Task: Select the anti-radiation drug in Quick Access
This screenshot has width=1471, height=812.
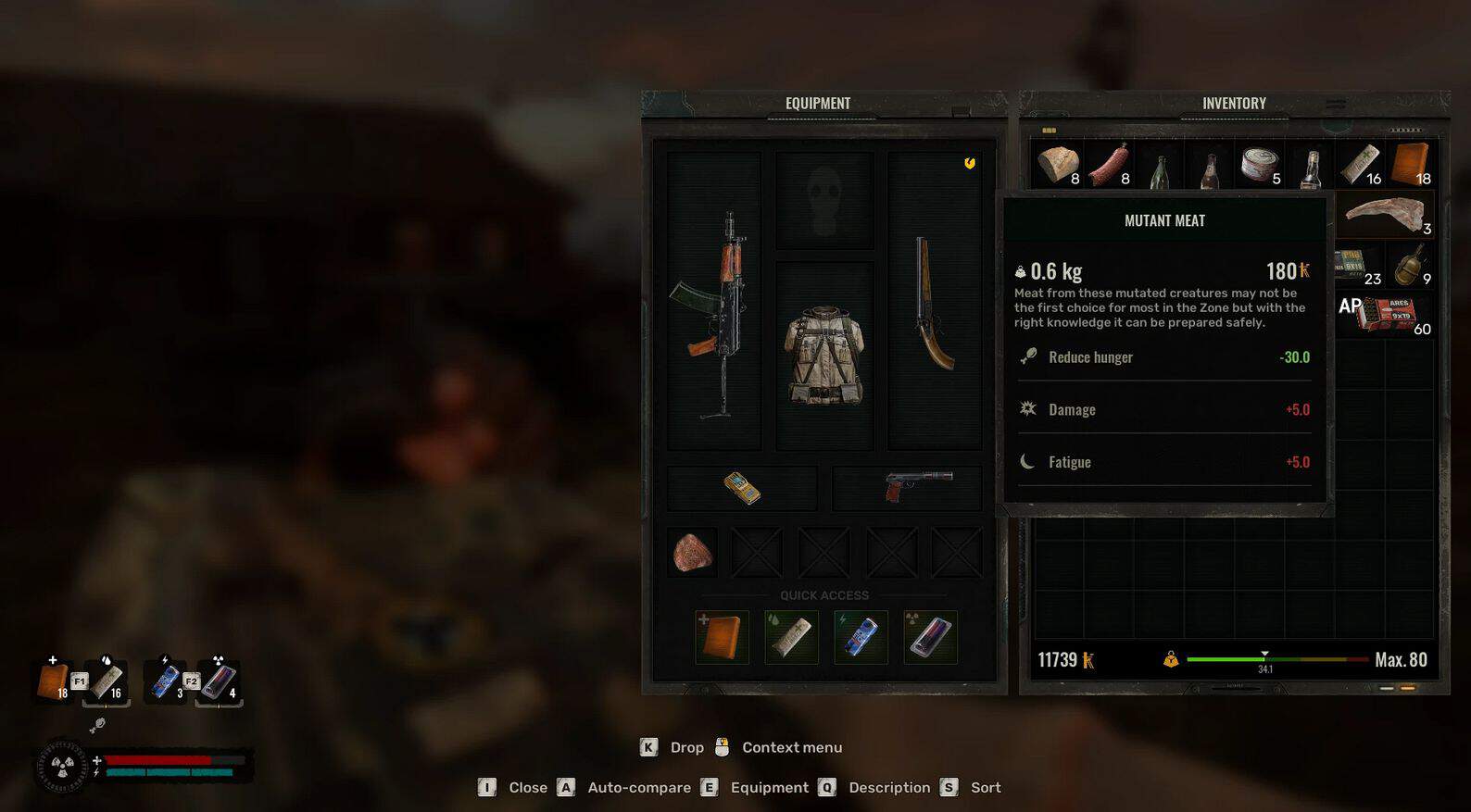Action: pyautogui.click(x=930, y=637)
